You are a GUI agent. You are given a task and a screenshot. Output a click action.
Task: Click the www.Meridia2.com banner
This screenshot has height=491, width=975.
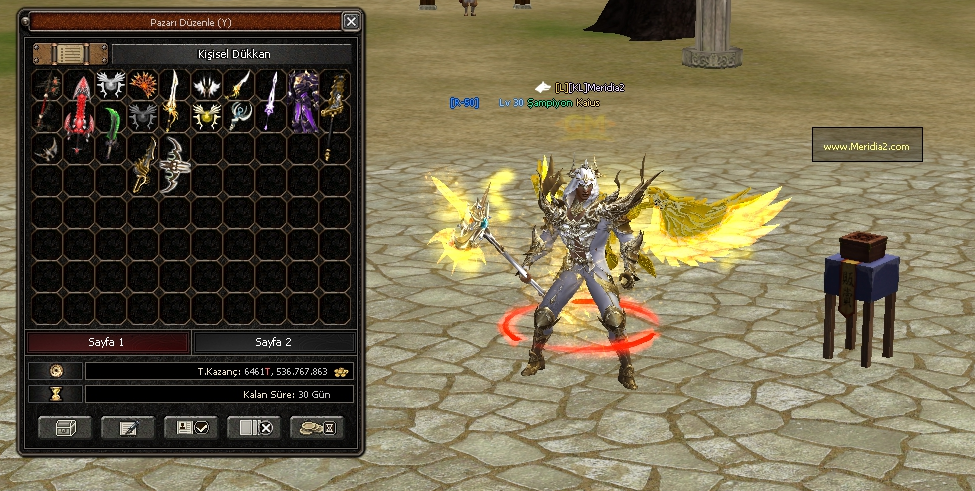click(x=866, y=146)
